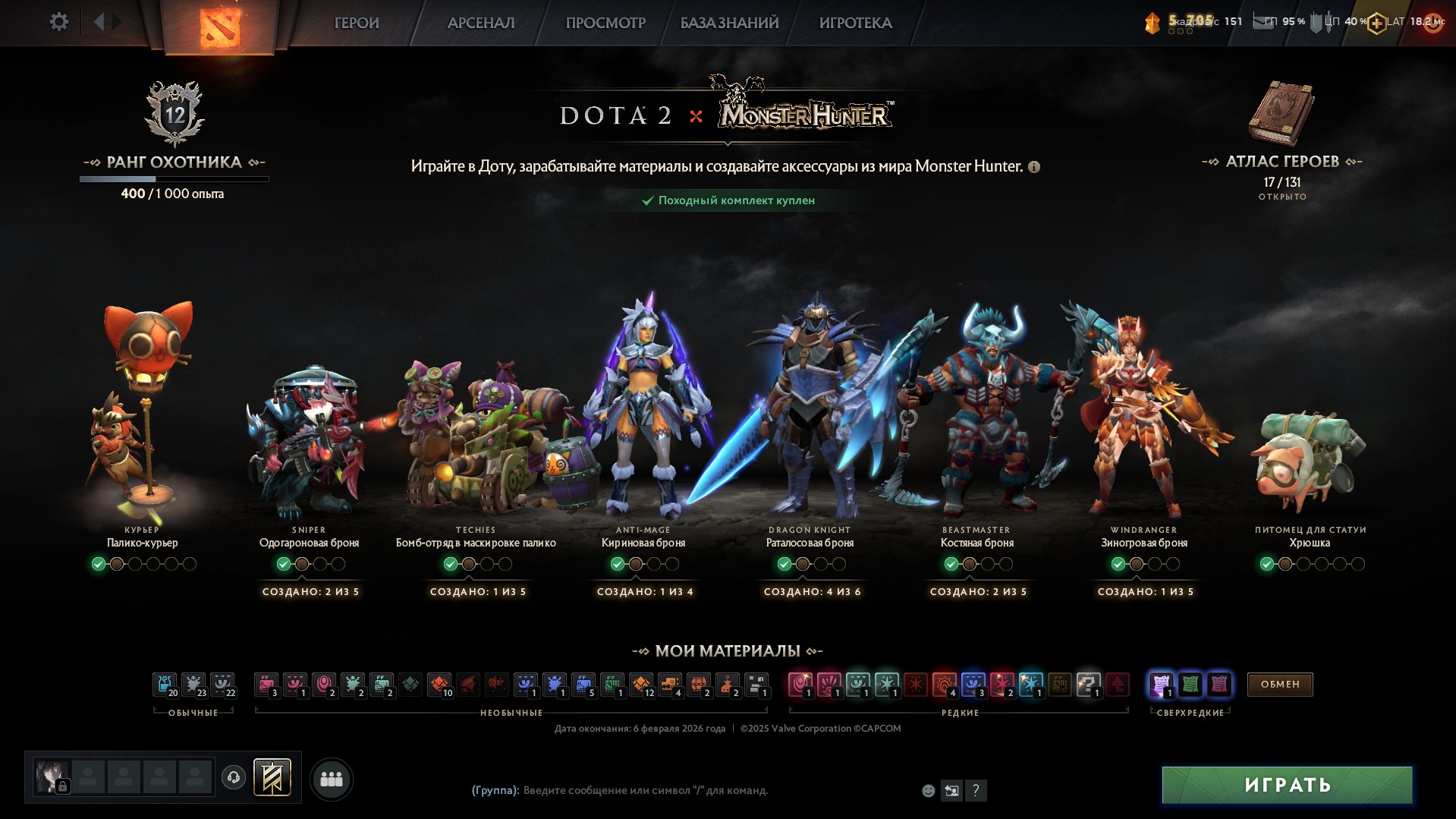
Task: Click the back navigation arrow at top left
Action: pos(98,21)
